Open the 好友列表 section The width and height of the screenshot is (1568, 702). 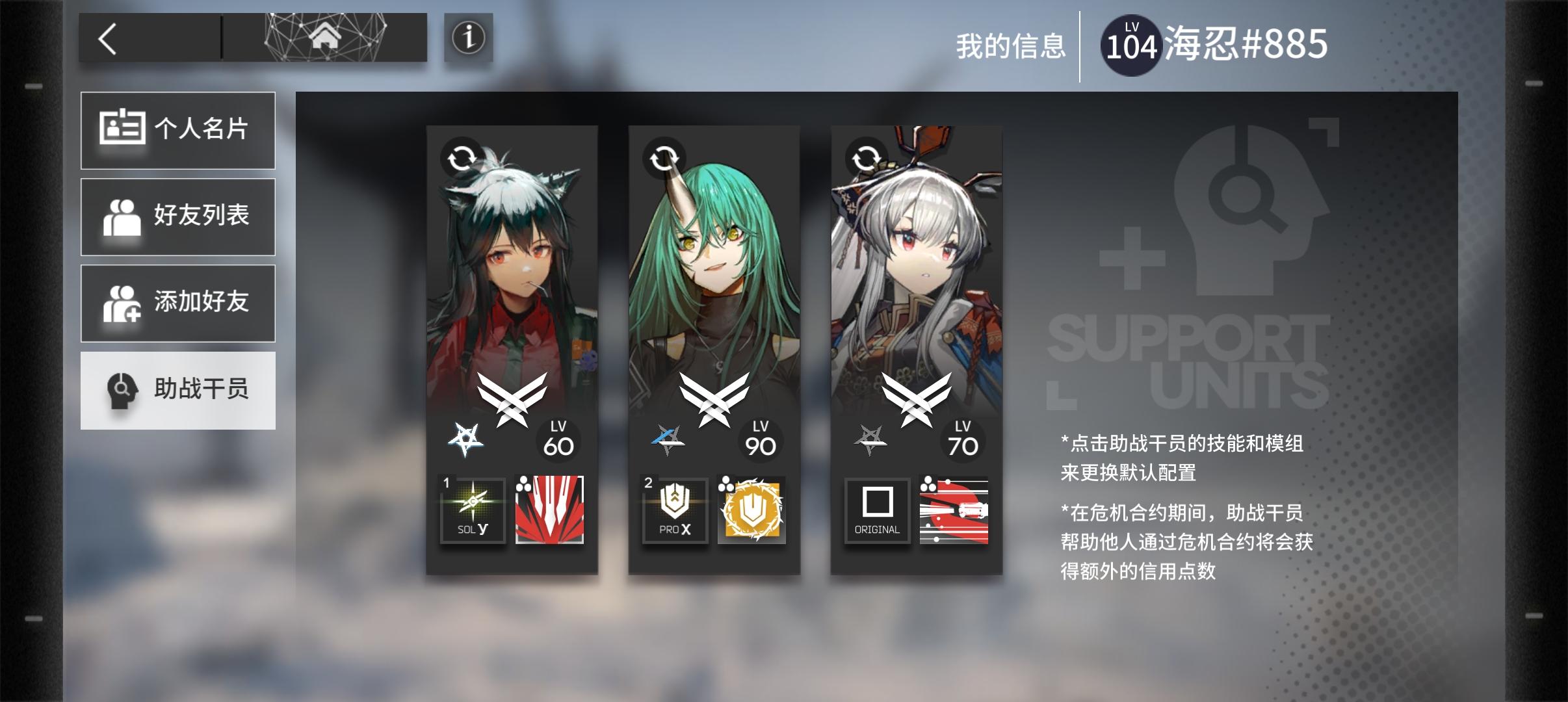click(x=178, y=216)
